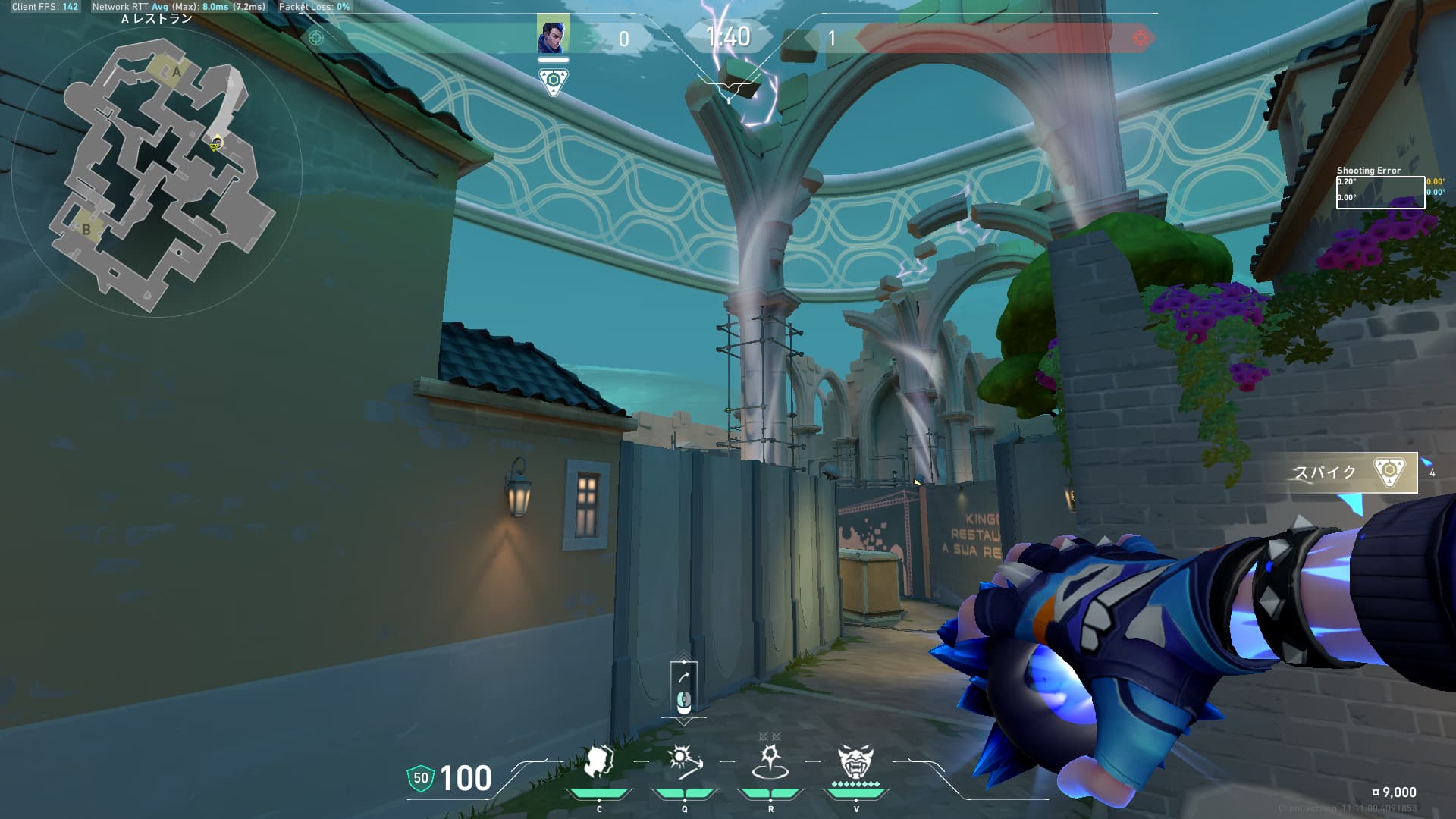This screenshot has width=1456, height=819.
Task: Click the shield armor icon showing 50
Action: coord(420,778)
